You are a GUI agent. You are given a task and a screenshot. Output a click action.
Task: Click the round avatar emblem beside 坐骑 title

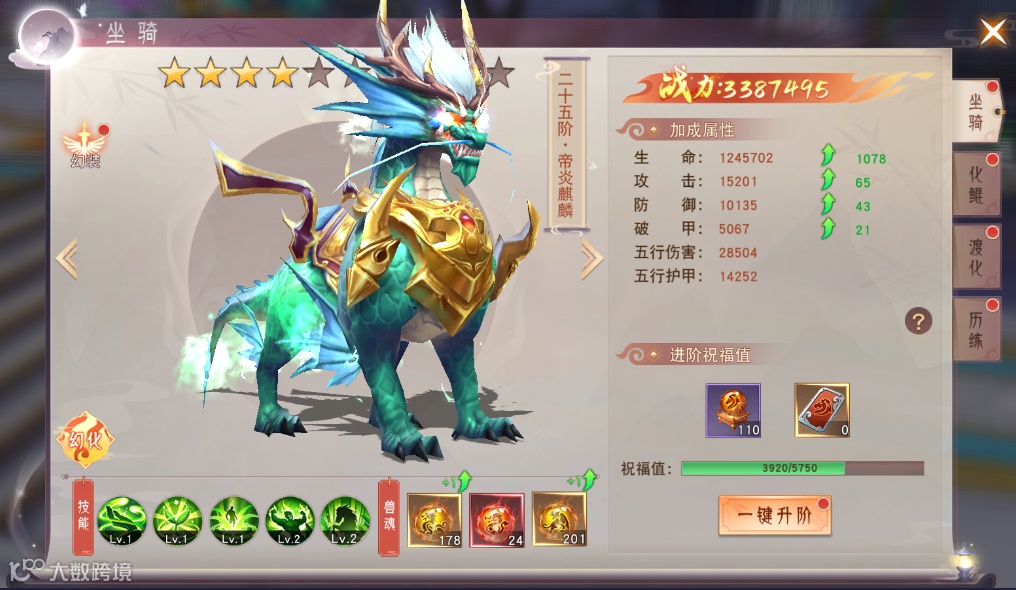pyautogui.click(x=49, y=37)
